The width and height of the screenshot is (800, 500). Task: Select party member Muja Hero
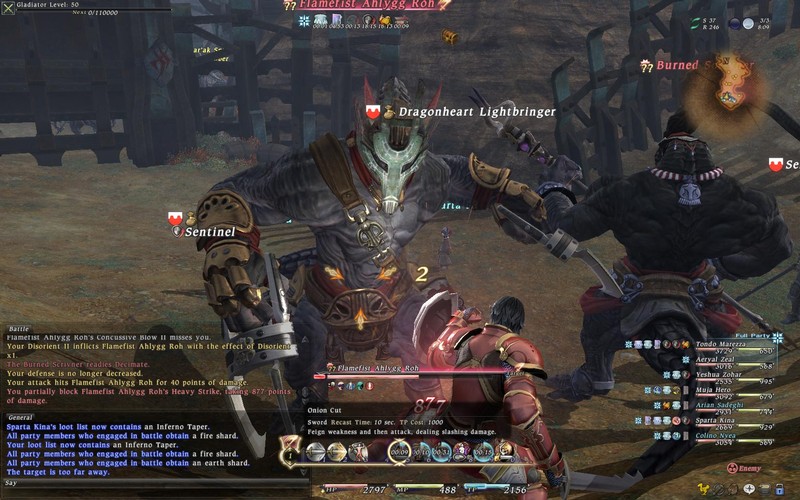[x=713, y=390]
